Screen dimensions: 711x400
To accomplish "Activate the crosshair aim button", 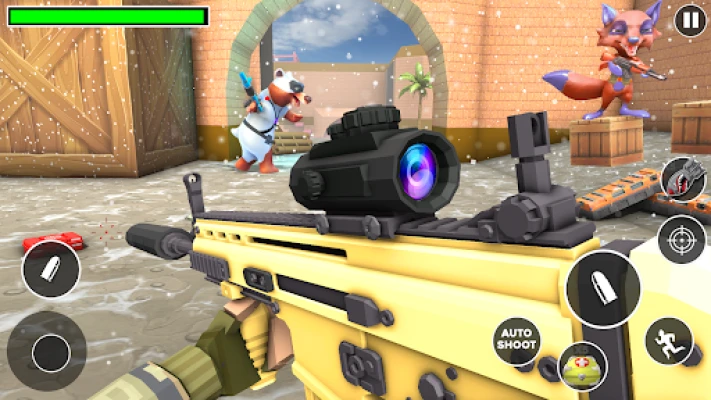I will pos(682,239).
